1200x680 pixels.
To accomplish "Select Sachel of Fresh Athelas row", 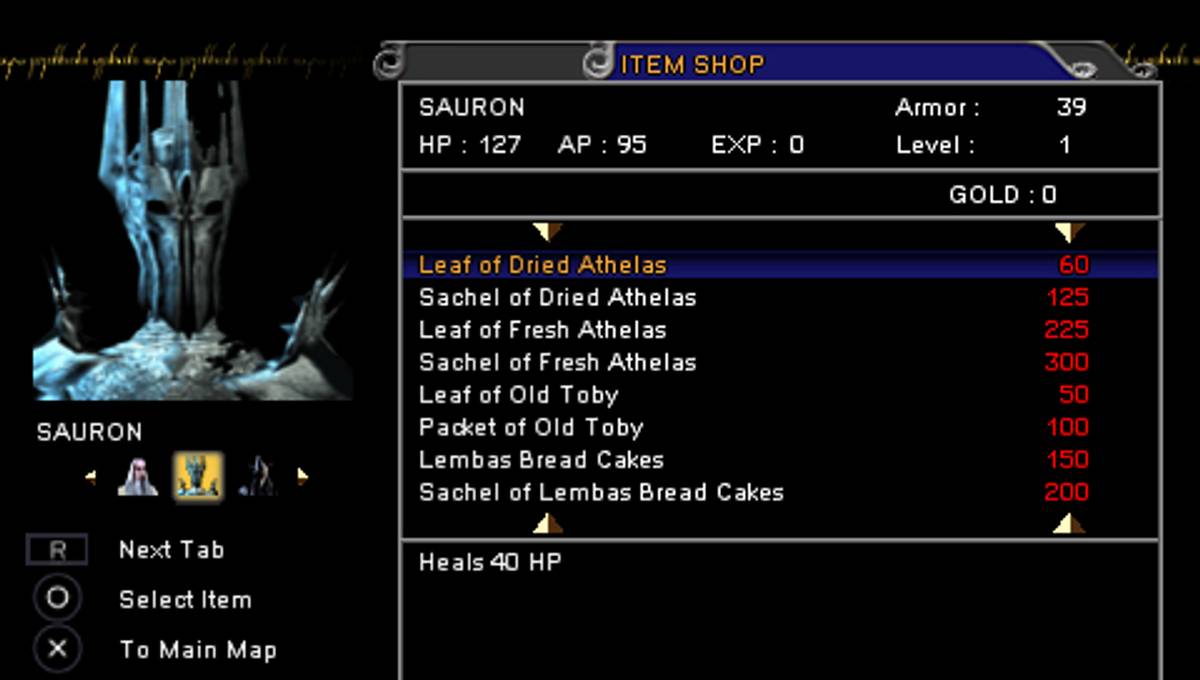I will click(x=557, y=362).
